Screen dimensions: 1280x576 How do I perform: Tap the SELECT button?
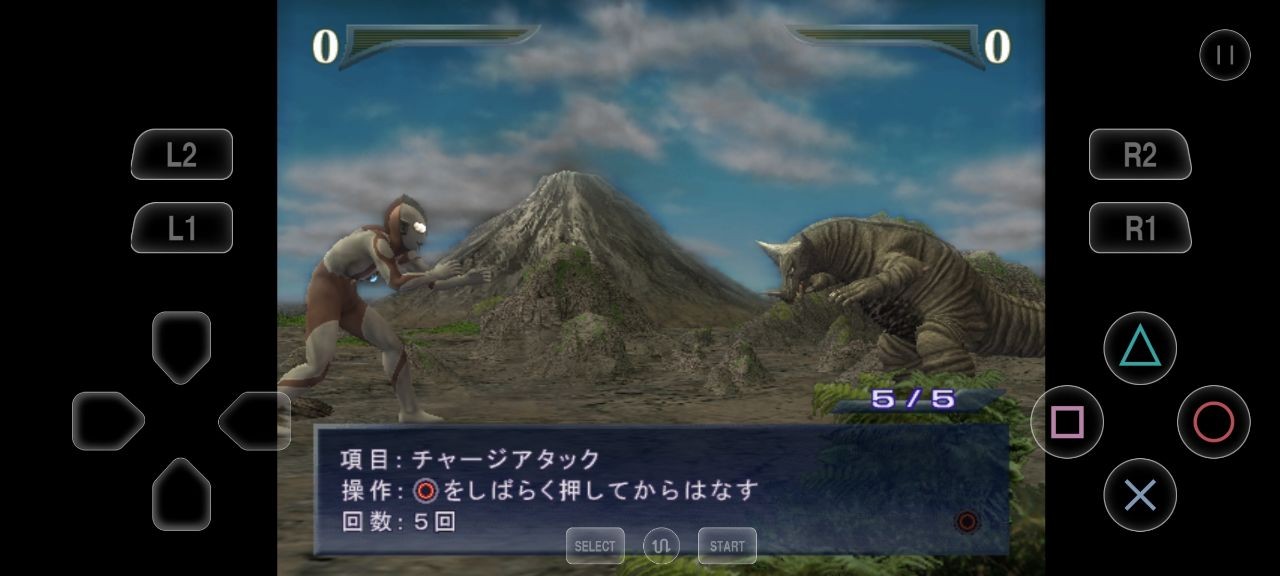595,546
